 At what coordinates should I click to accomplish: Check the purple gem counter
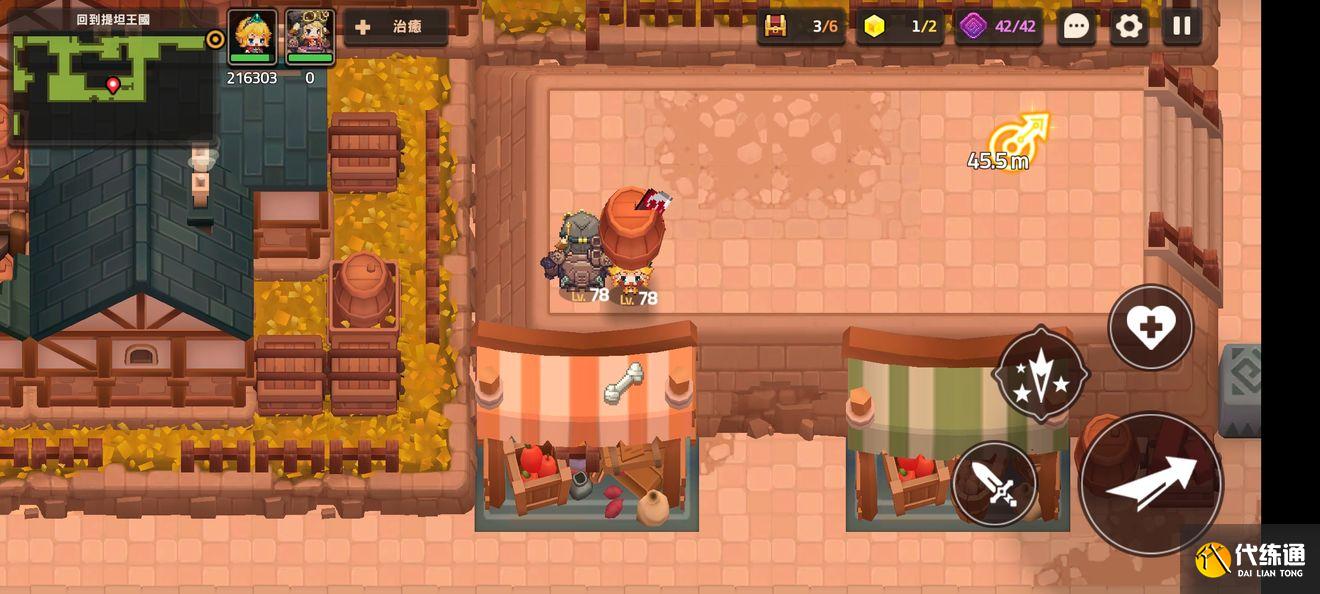click(x=999, y=26)
